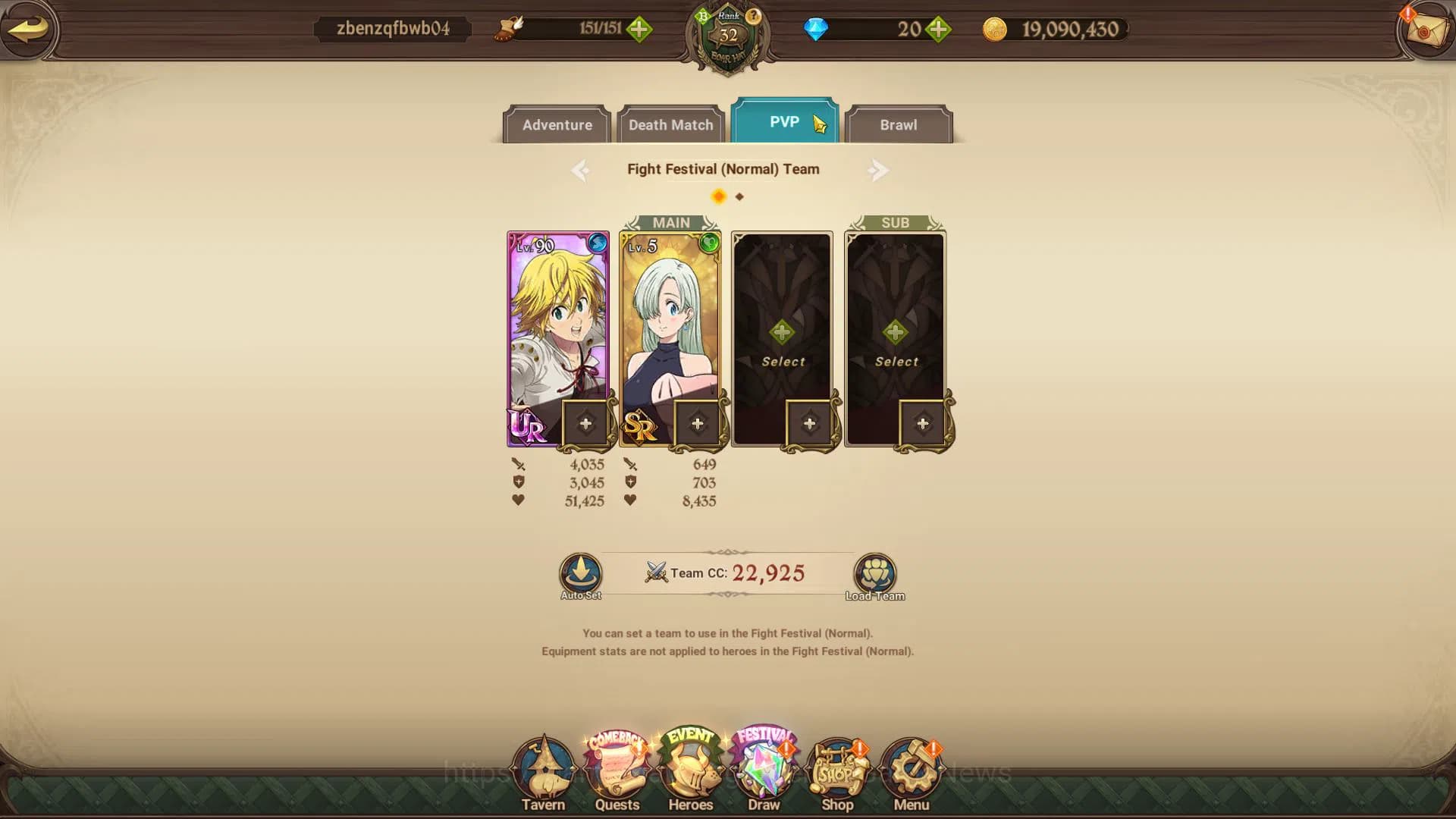Click the green plus next to the gem count
1456x819 pixels.
(938, 30)
